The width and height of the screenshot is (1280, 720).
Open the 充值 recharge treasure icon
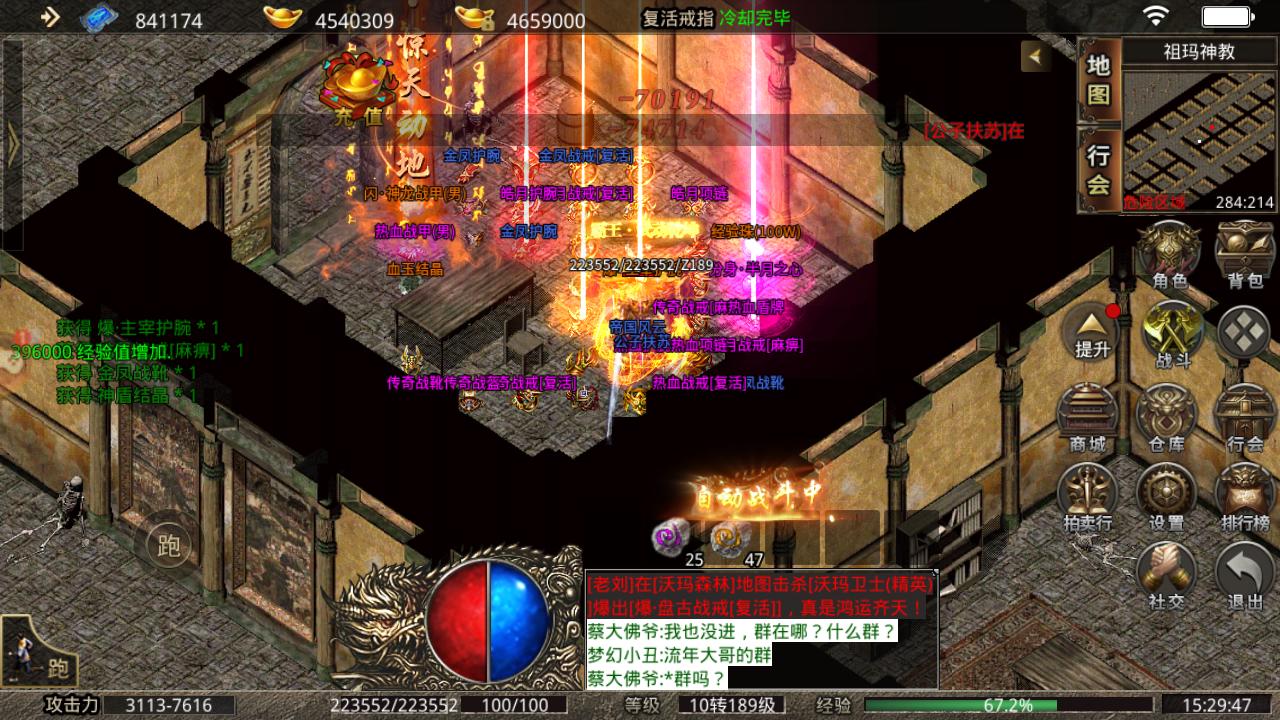[357, 89]
